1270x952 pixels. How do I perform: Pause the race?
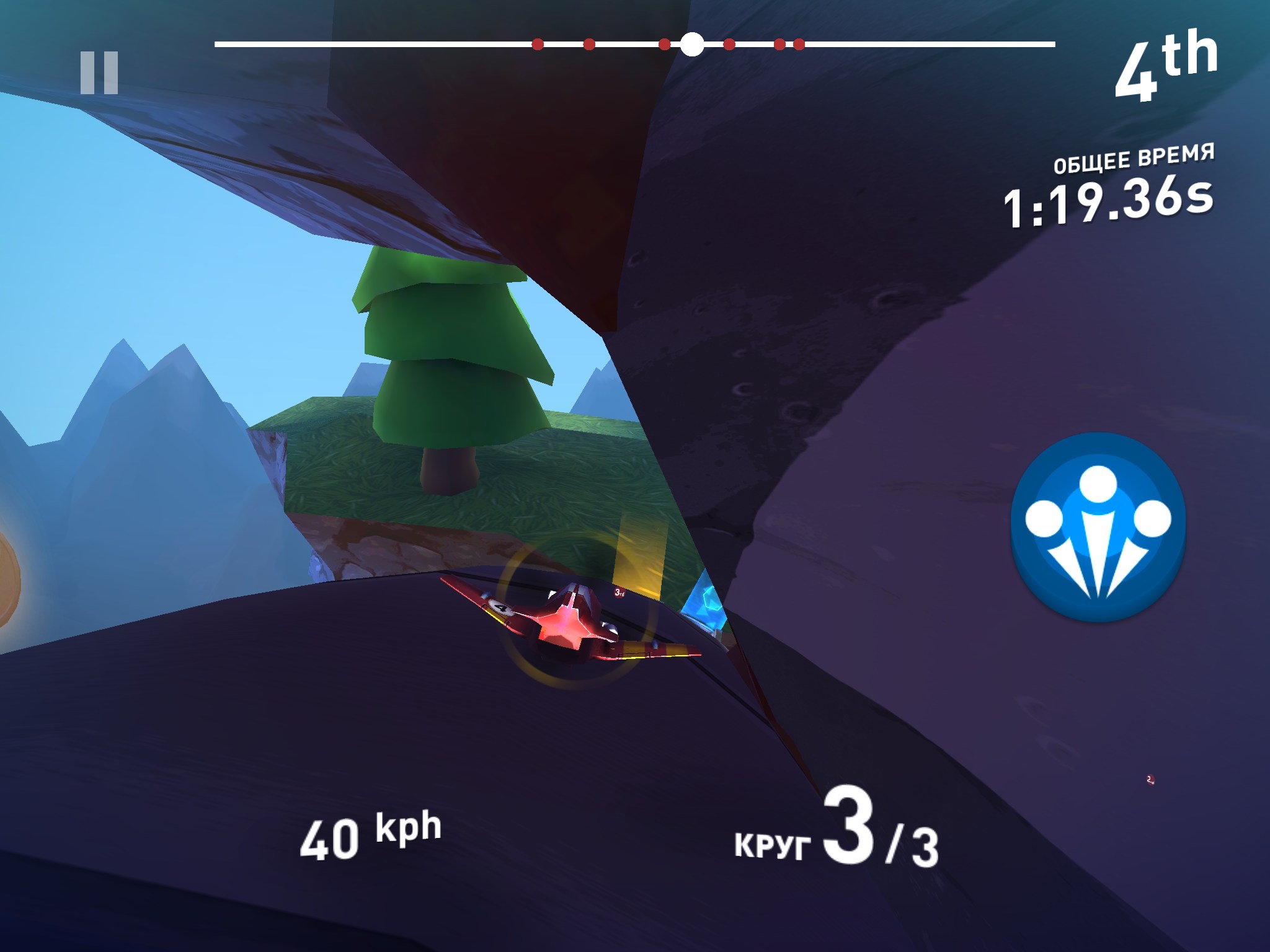point(99,73)
